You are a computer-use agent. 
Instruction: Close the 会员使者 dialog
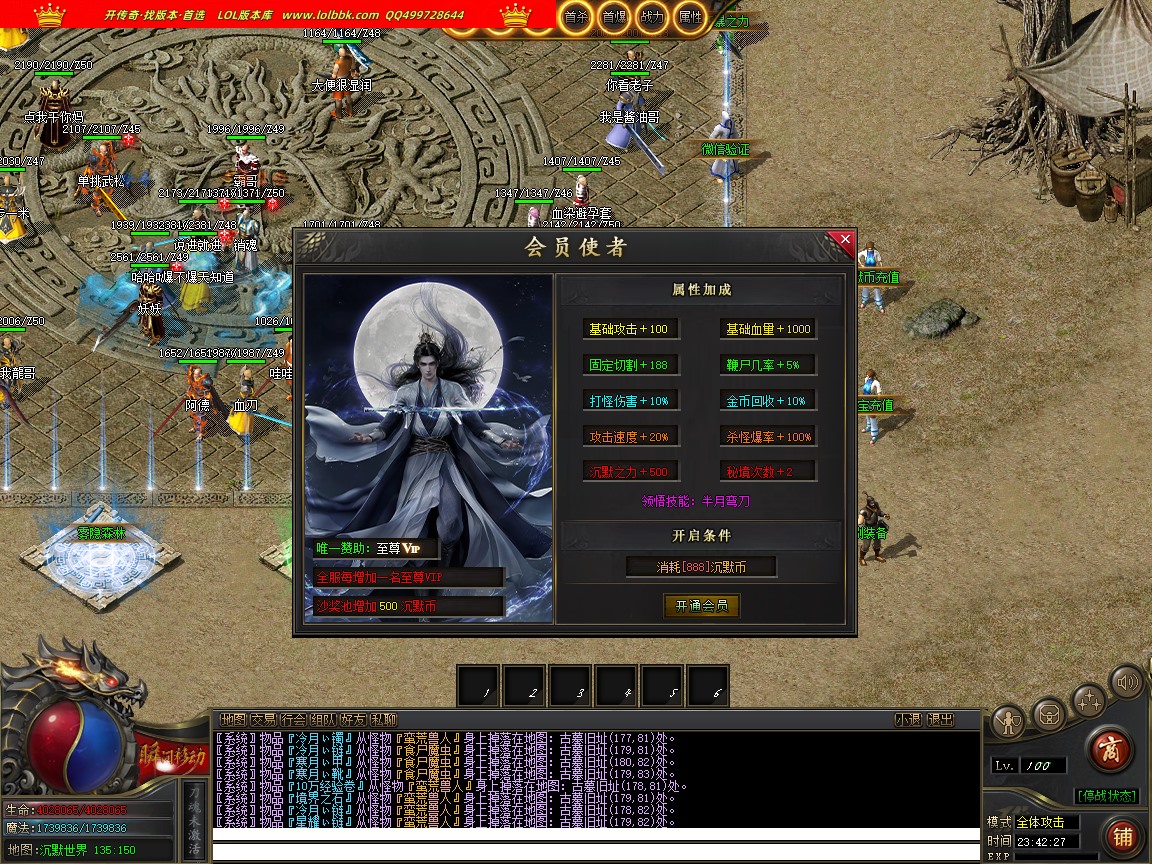click(x=845, y=240)
